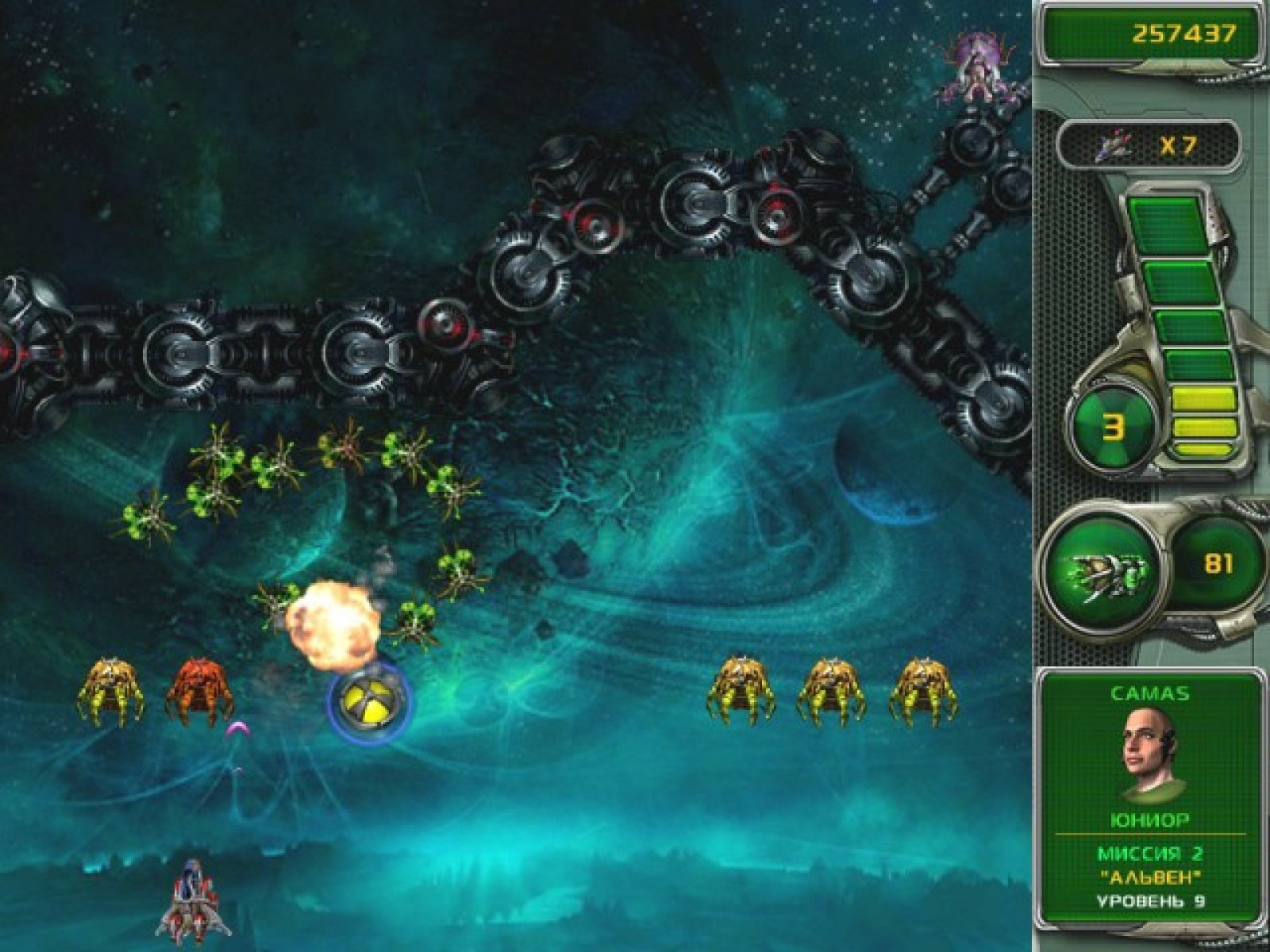Click the round nuclear bomb counter dial
The height and width of the screenshot is (952, 1270).
click(x=1114, y=428)
